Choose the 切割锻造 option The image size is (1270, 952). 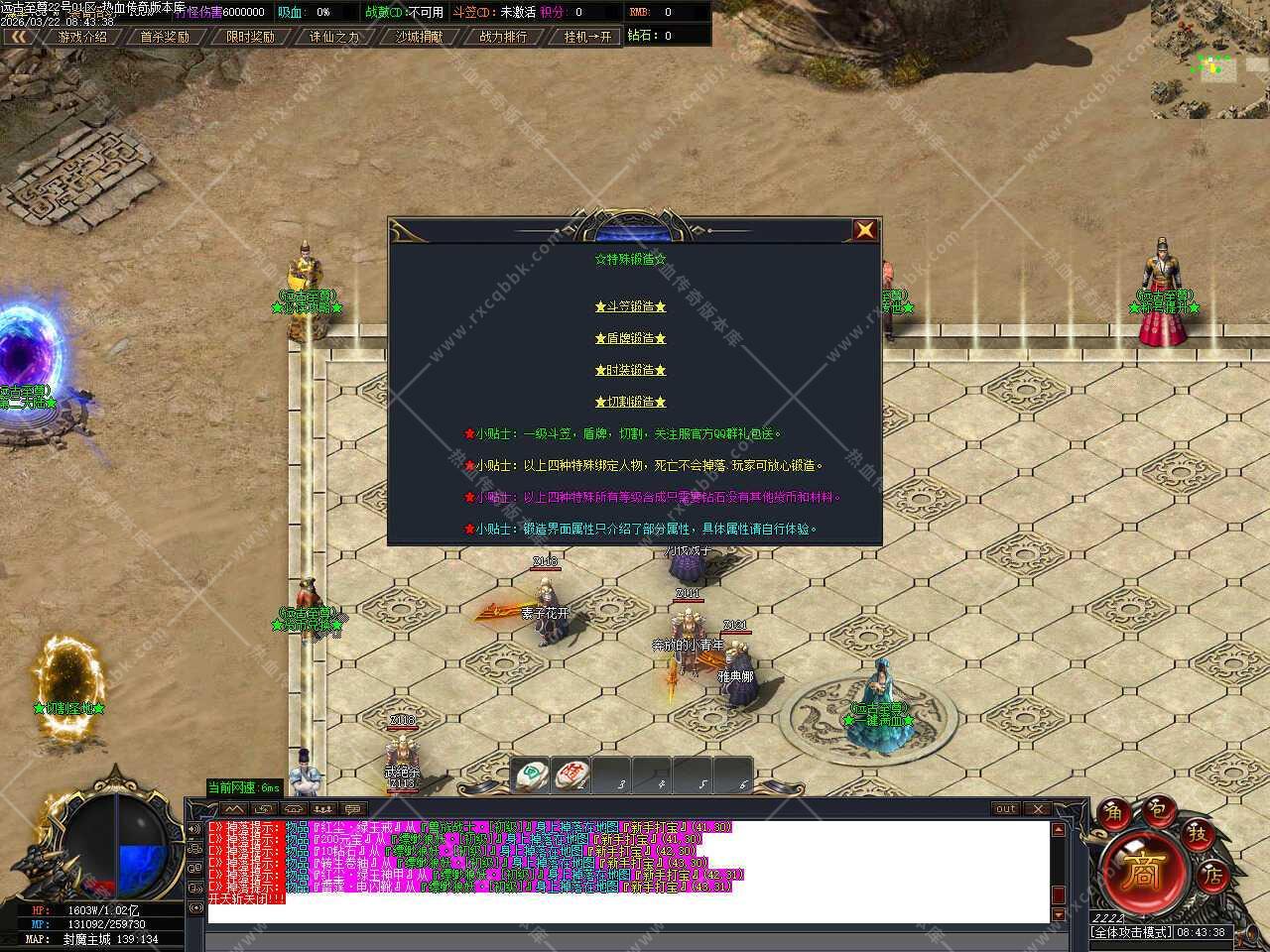point(630,403)
